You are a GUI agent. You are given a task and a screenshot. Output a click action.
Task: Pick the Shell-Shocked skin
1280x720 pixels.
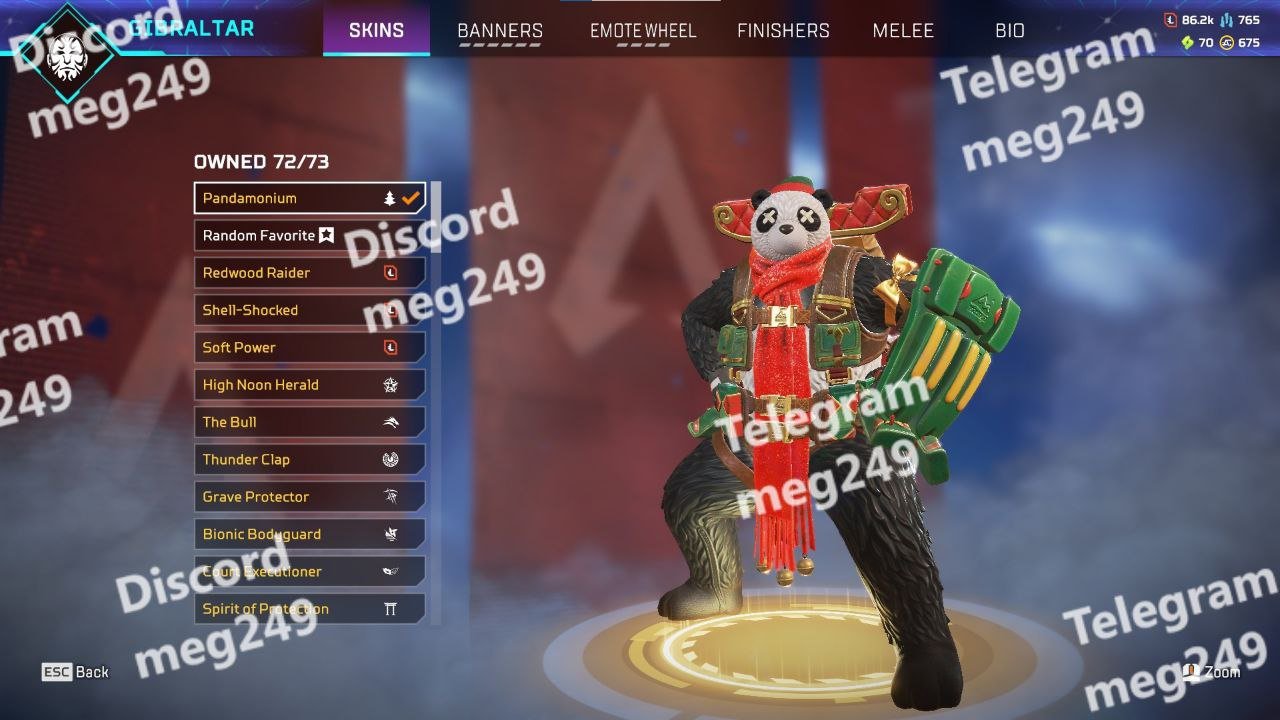(x=309, y=310)
